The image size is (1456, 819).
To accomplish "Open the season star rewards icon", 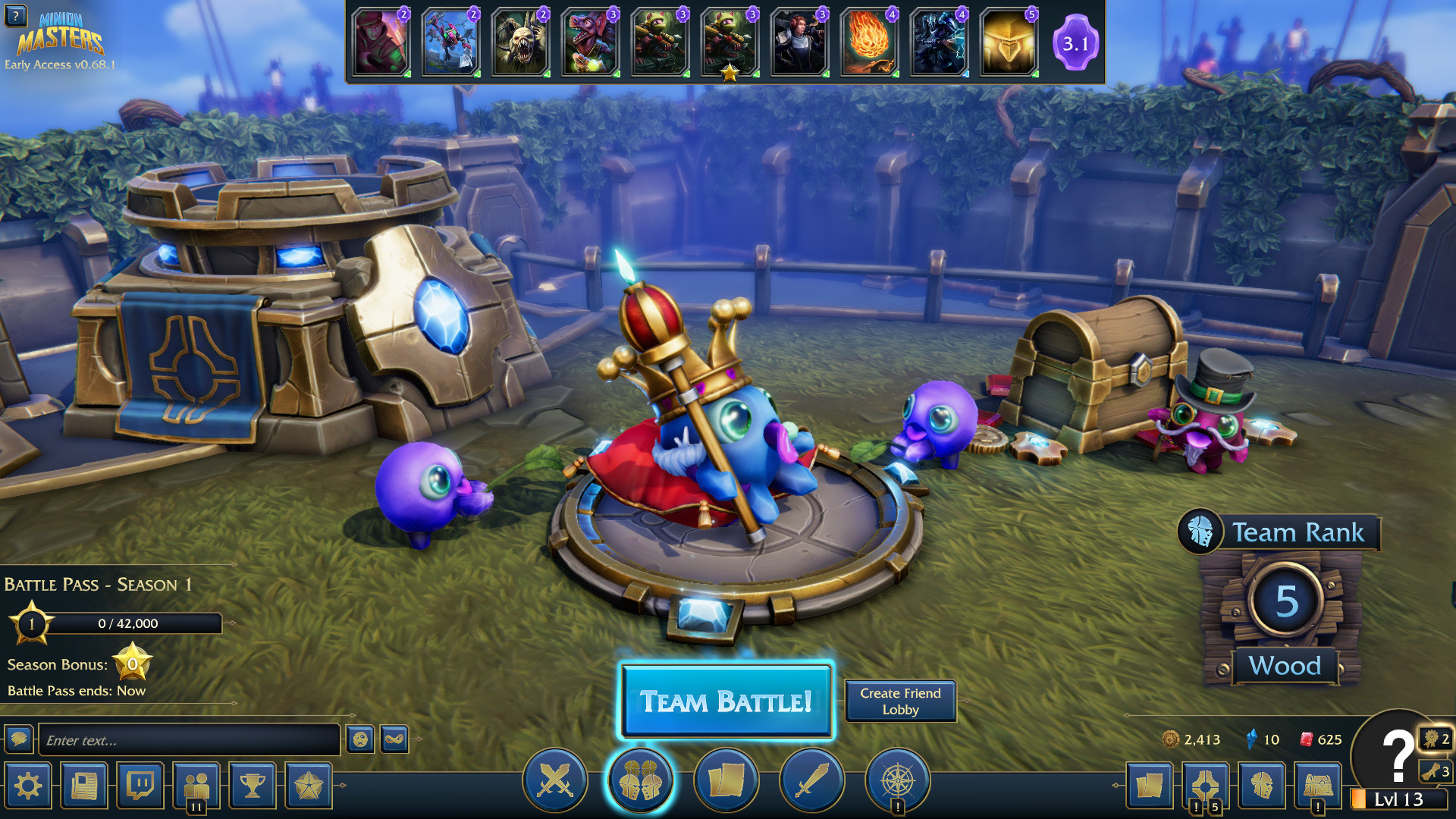I will 307,786.
